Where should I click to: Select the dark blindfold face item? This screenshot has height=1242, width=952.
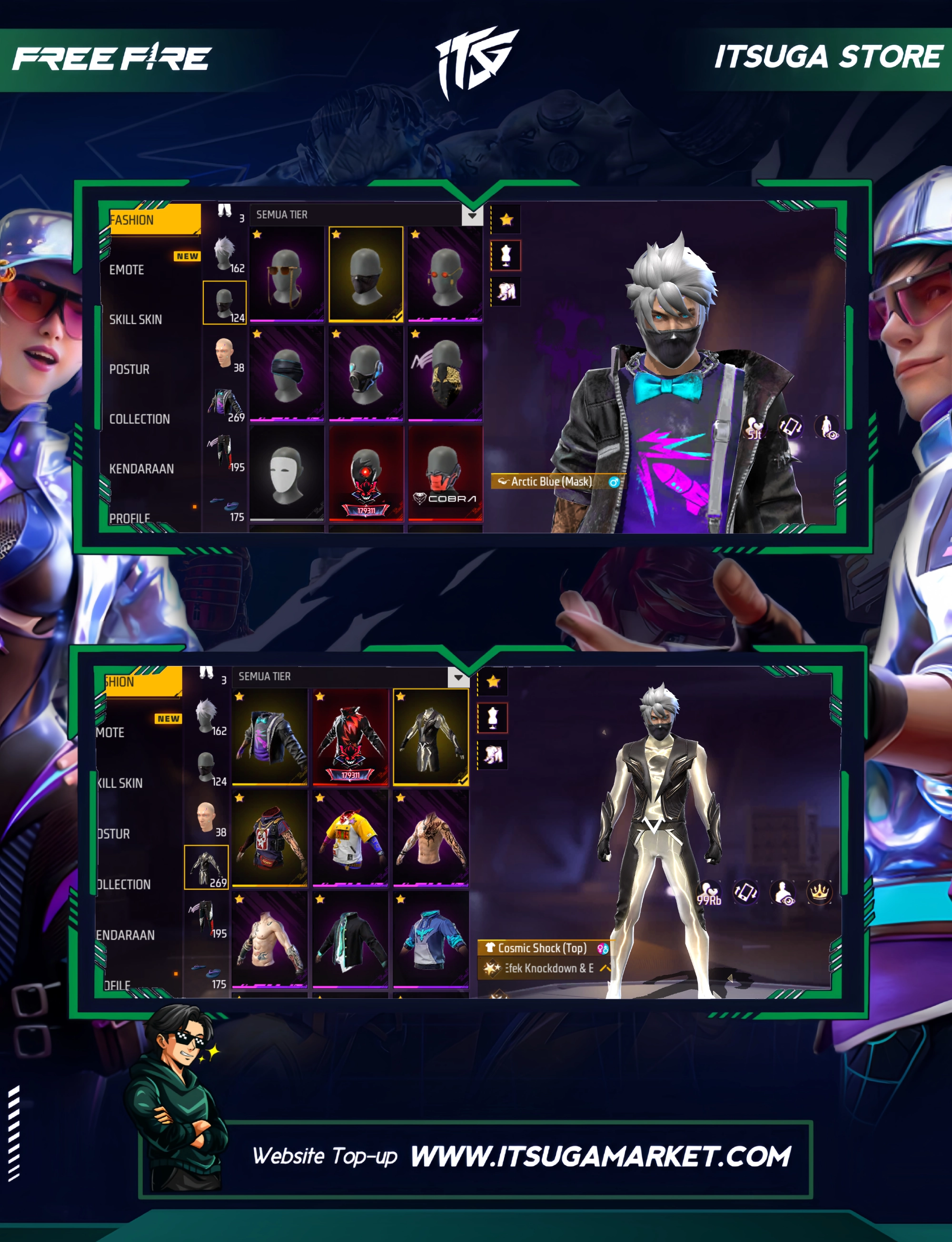pos(287,373)
